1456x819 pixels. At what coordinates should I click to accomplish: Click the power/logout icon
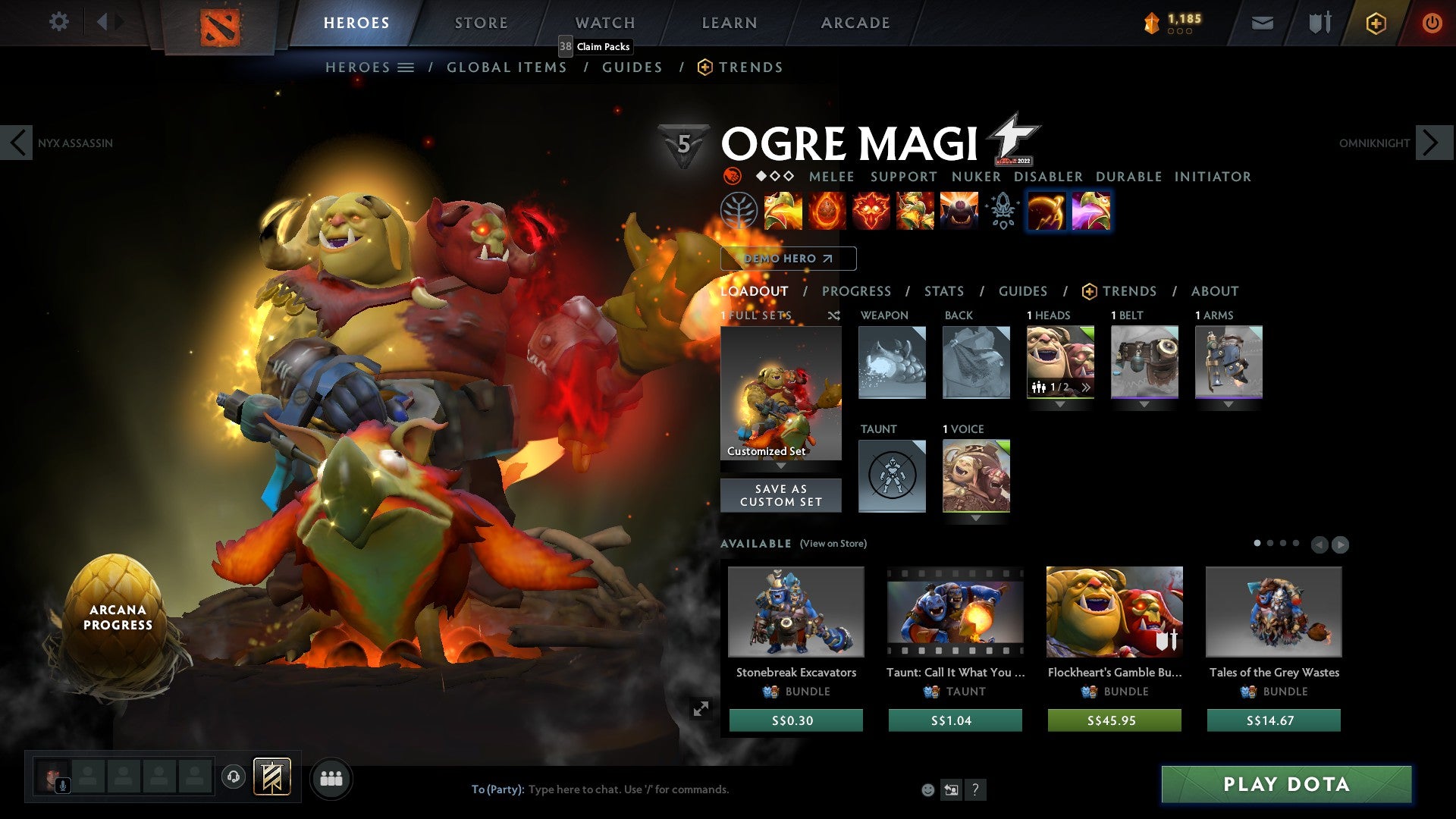(1432, 23)
